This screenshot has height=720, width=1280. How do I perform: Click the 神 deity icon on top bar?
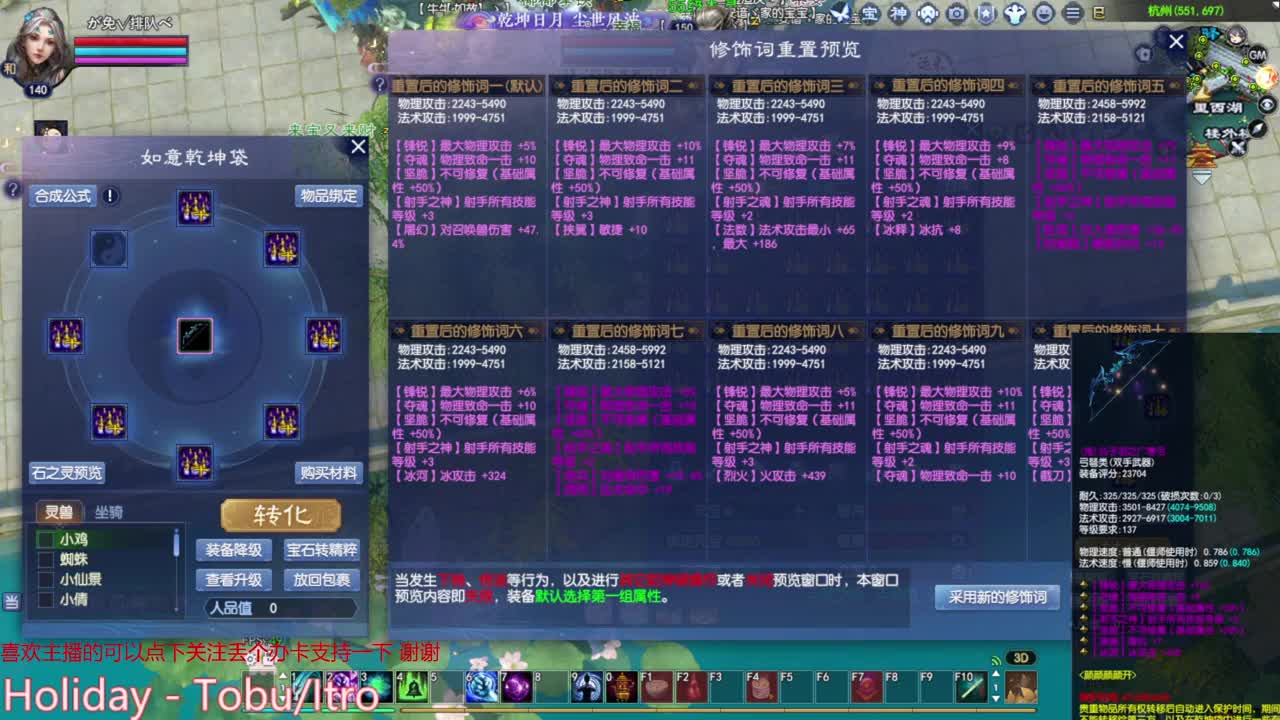click(898, 14)
